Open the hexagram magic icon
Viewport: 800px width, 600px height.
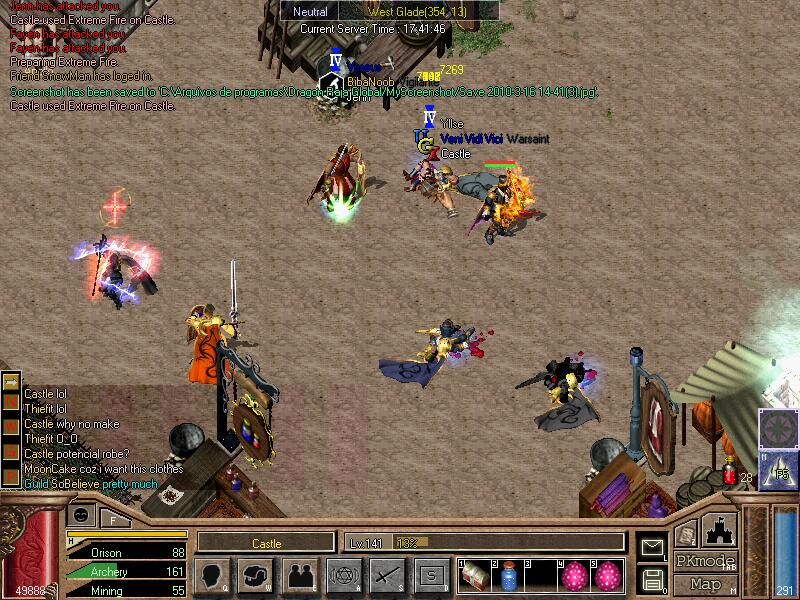[343, 575]
